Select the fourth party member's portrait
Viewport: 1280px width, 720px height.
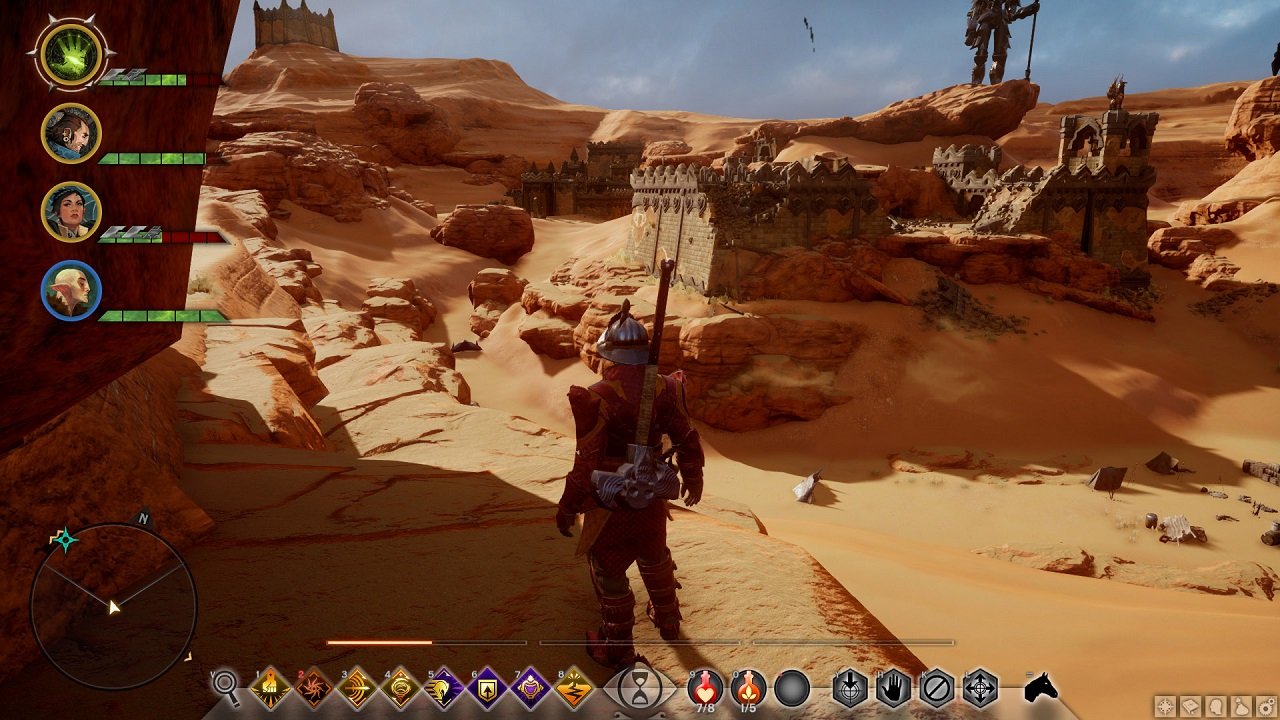coord(71,291)
